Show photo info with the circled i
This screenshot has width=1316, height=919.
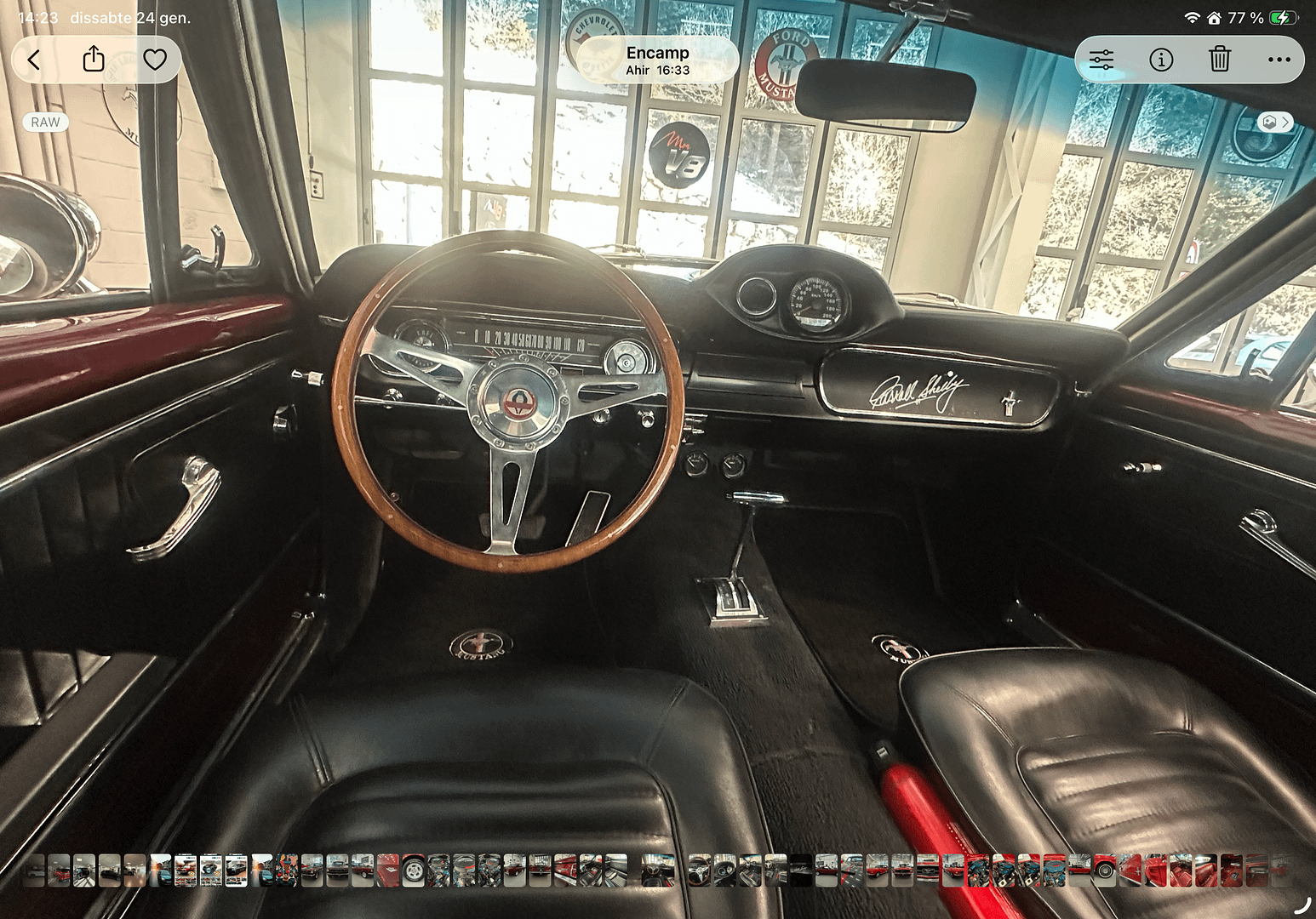coord(1161,60)
